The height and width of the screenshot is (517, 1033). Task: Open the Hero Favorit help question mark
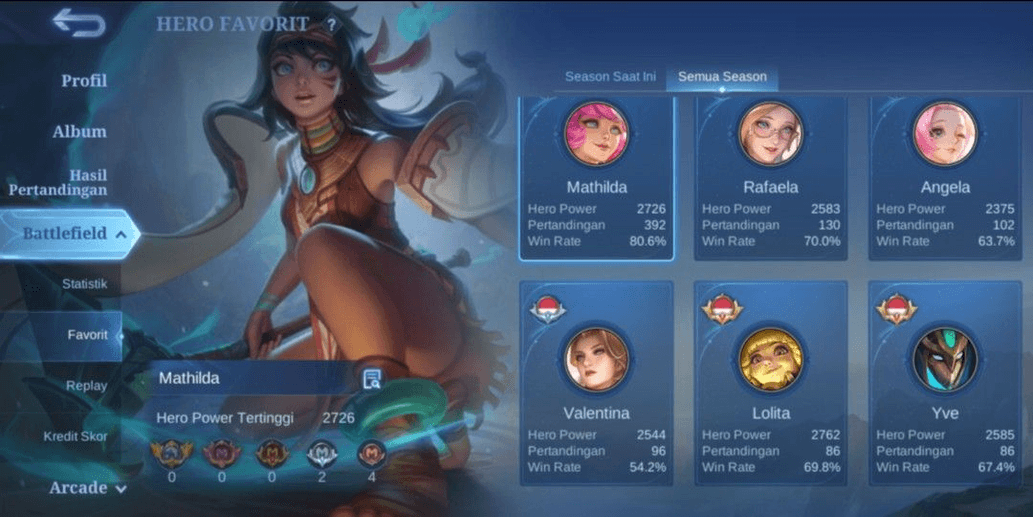[331, 25]
